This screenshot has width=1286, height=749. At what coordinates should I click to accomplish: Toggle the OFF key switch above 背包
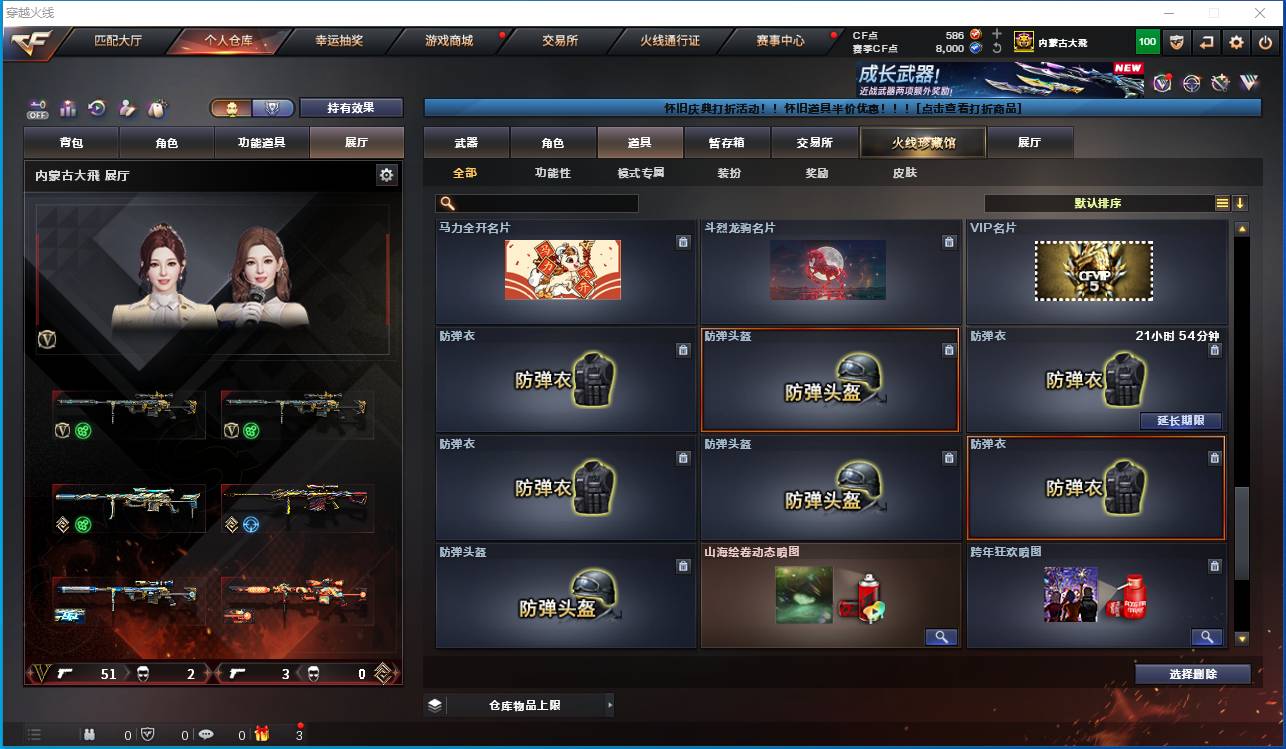38,107
